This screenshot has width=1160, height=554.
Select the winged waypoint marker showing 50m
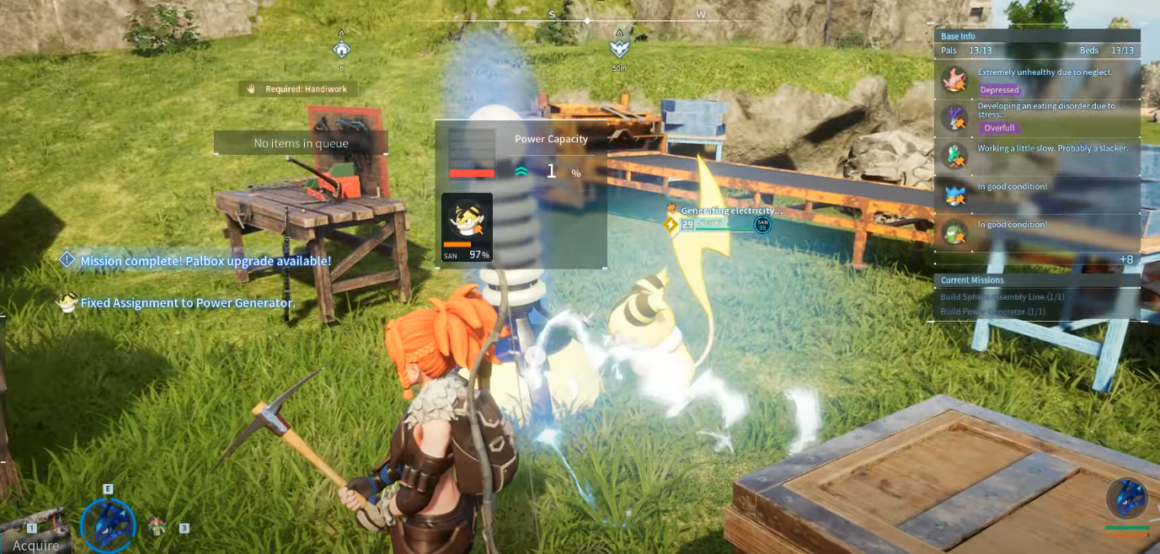pos(620,47)
